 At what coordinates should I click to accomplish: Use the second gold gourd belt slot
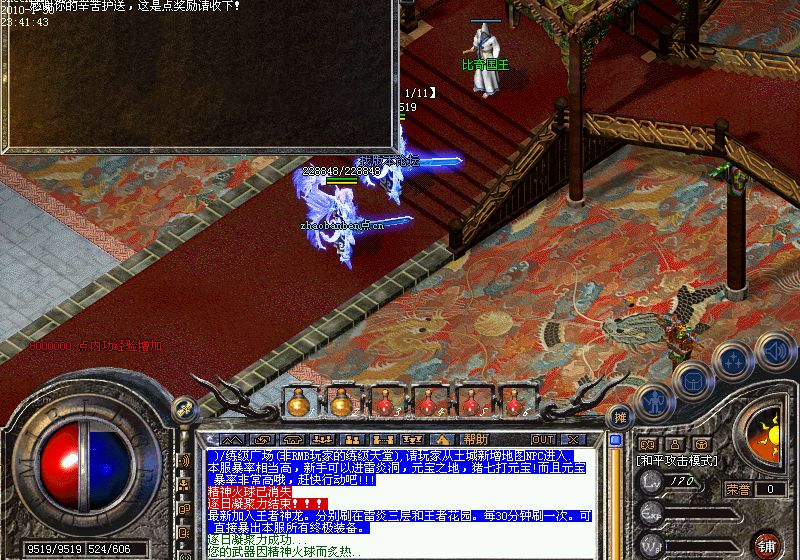[x=341, y=402]
